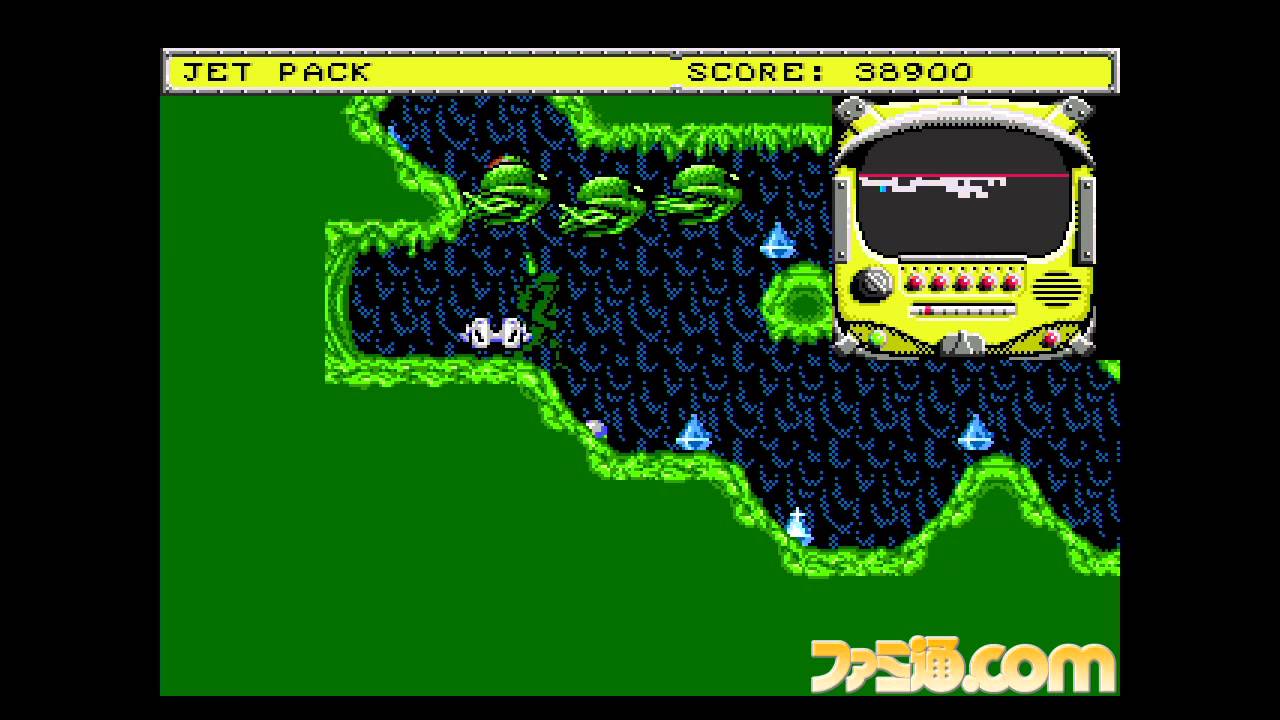Click the round tuning knob on the device
Screen dimensions: 1280x720
[872, 283]
